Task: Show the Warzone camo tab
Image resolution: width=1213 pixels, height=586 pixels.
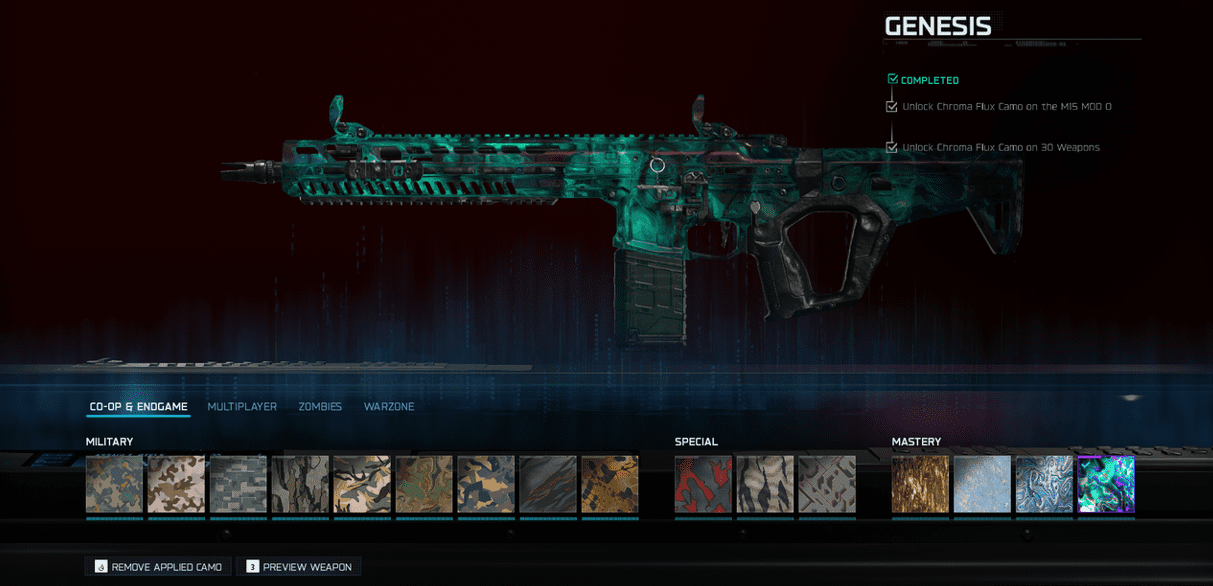Action: pos(389,407)
